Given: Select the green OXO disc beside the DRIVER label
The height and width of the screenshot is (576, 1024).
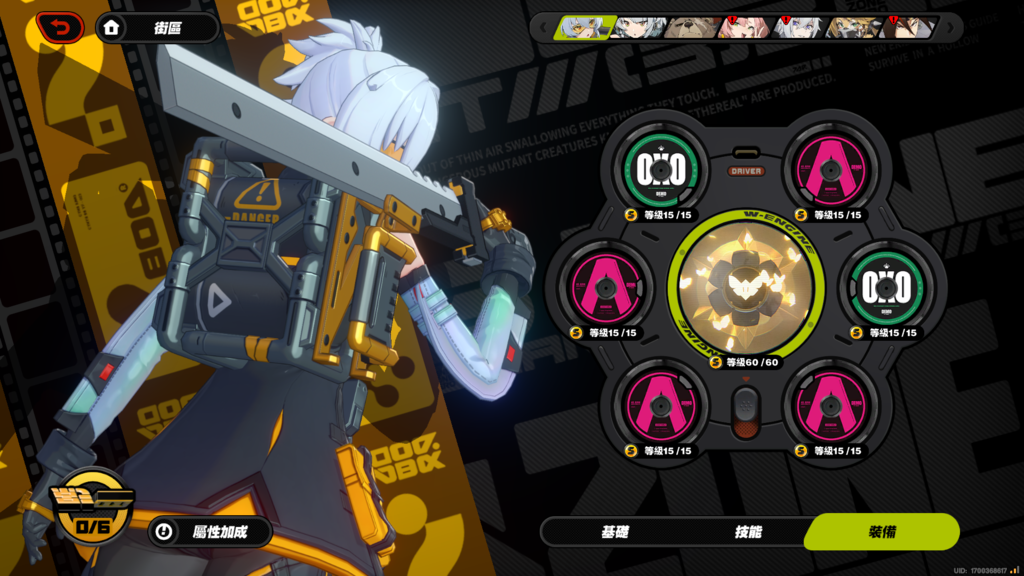Looking at the screenshot, I should (660, 171).
